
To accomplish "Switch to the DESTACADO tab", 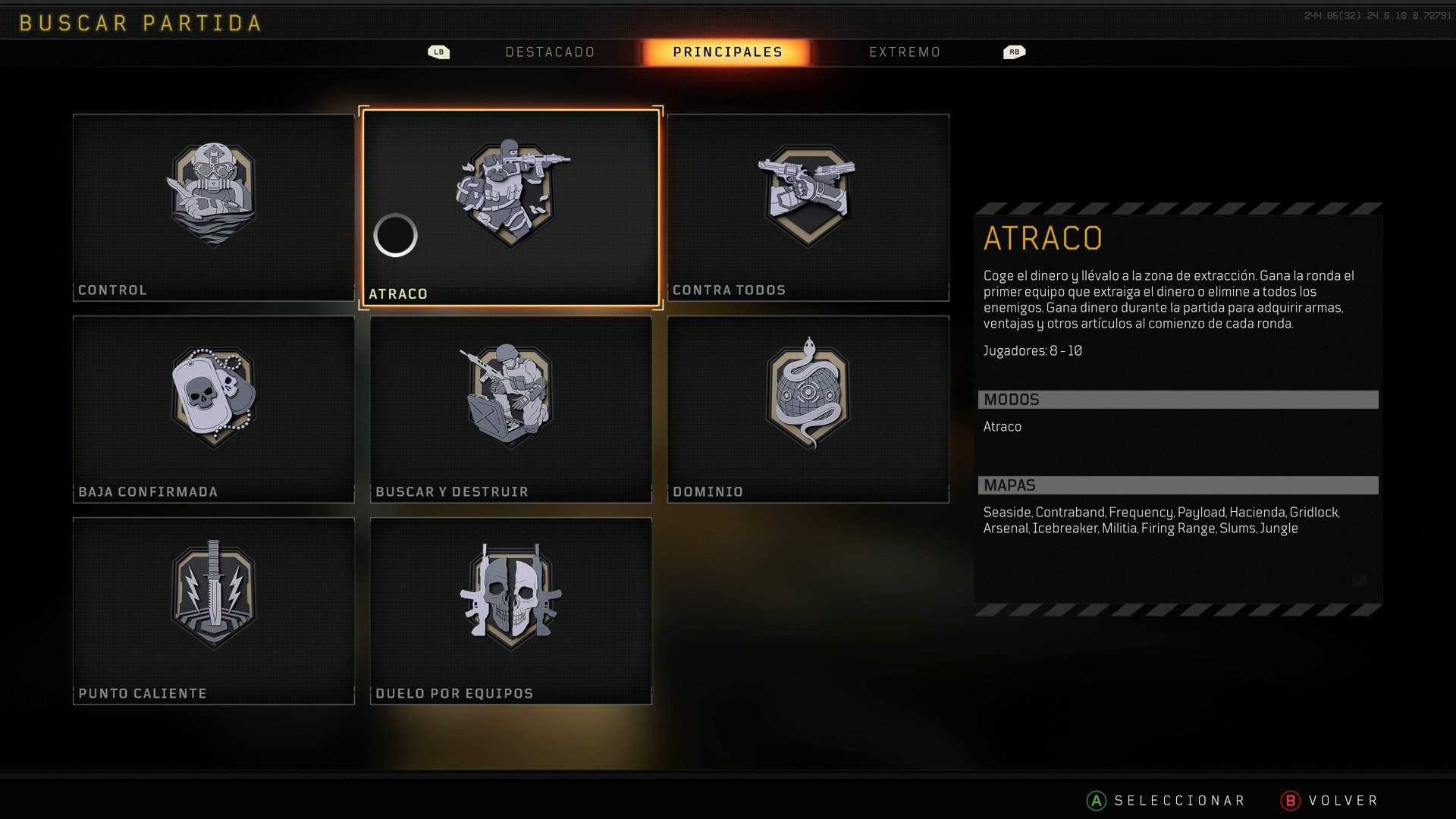I will [x=550, y=52].
